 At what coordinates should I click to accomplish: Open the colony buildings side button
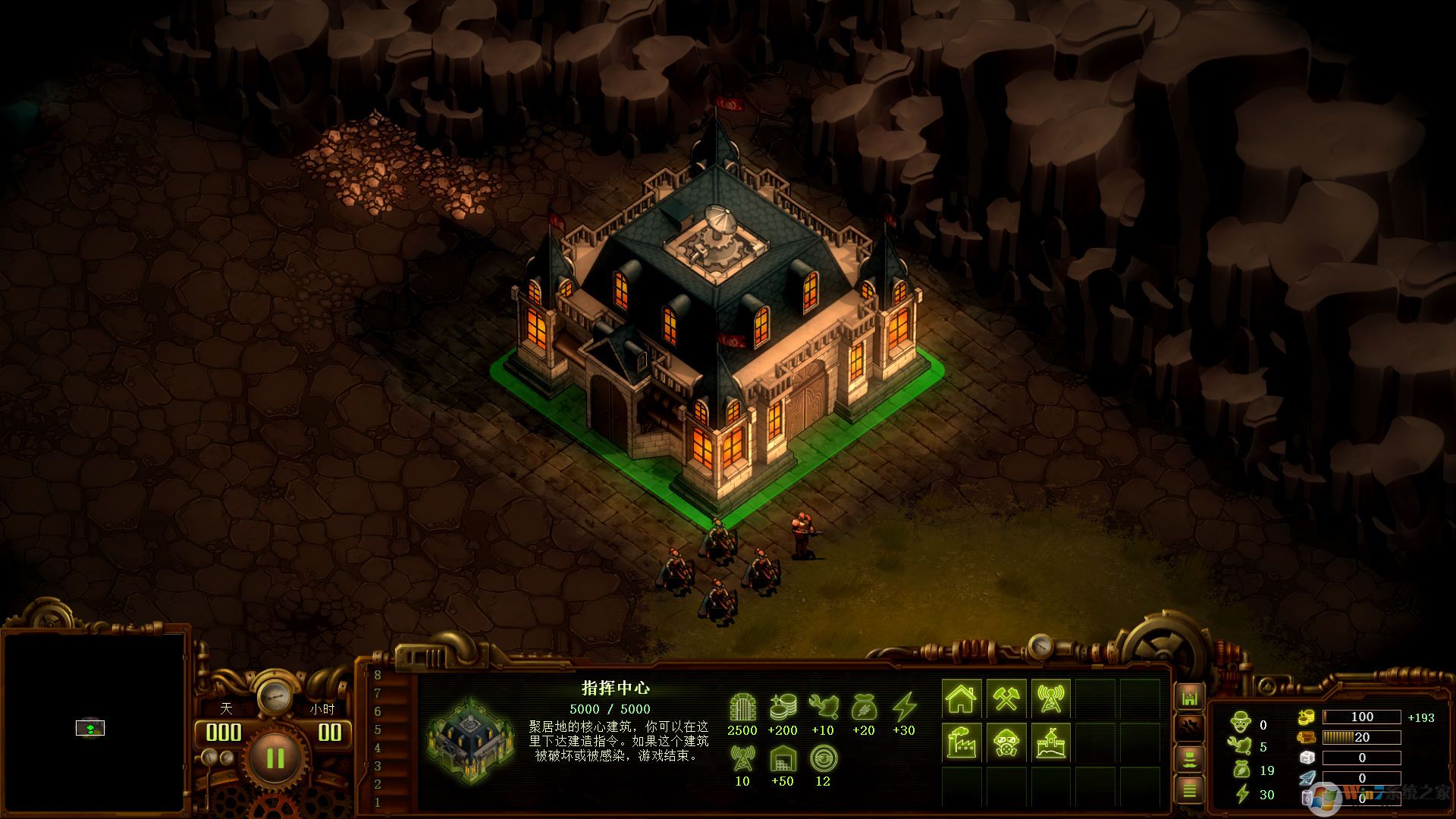[x=1189, y=696]
